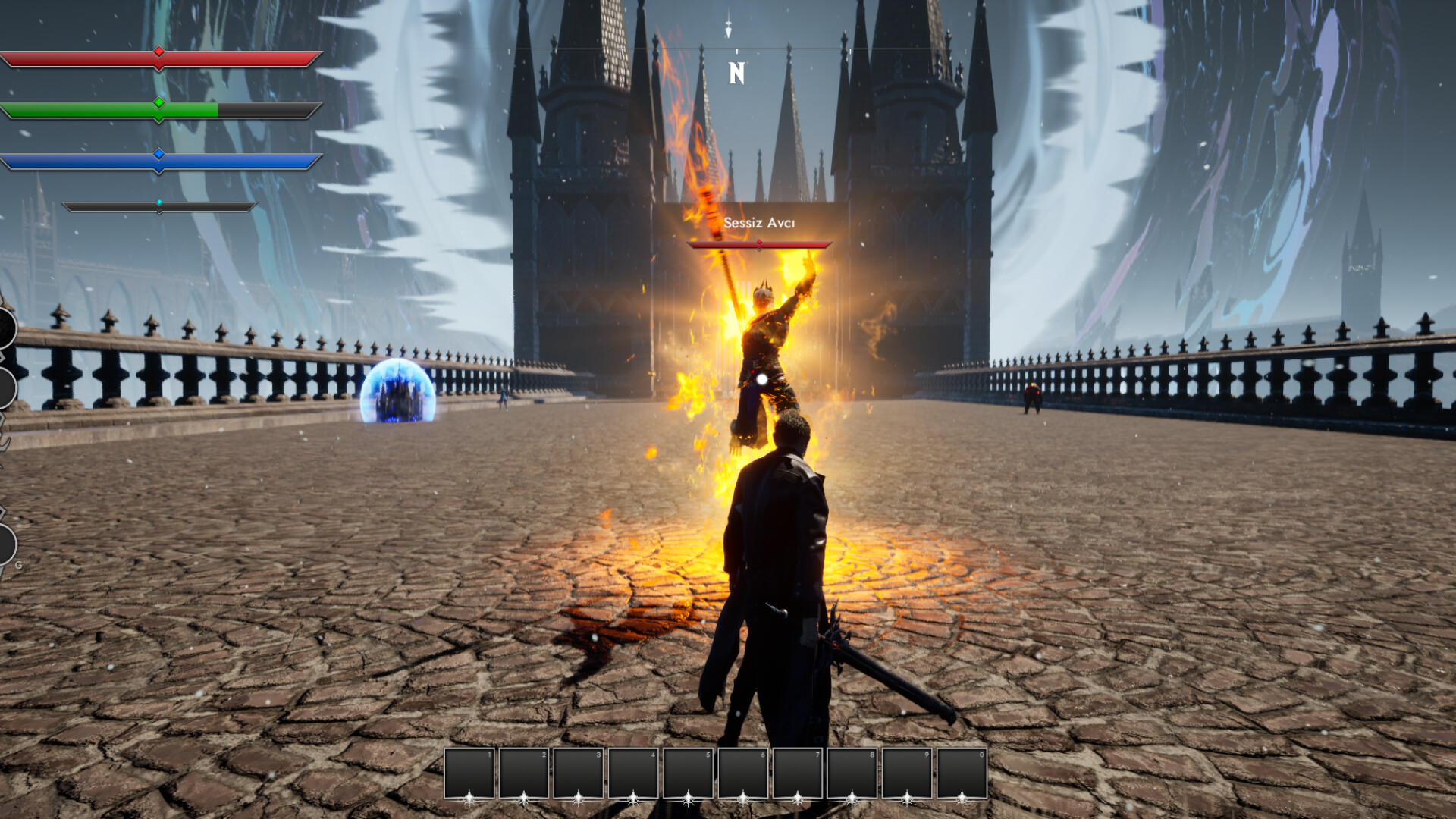Click the diamond marker on the blue mana bar
Viewport: 1456px width, 819px height.
(x=158, y=154)
